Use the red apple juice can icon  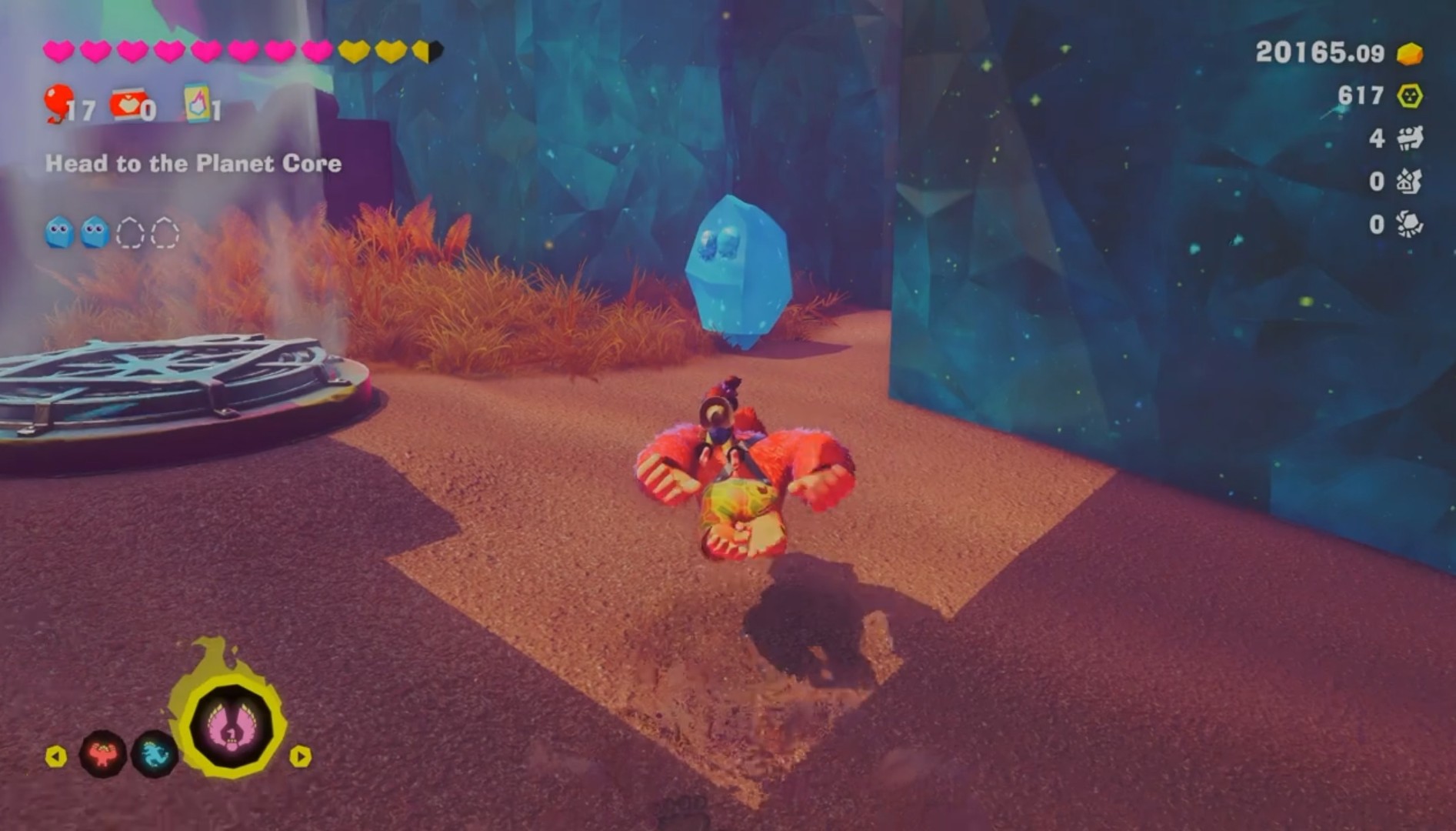pyautogui.click(x=127, y=105)
